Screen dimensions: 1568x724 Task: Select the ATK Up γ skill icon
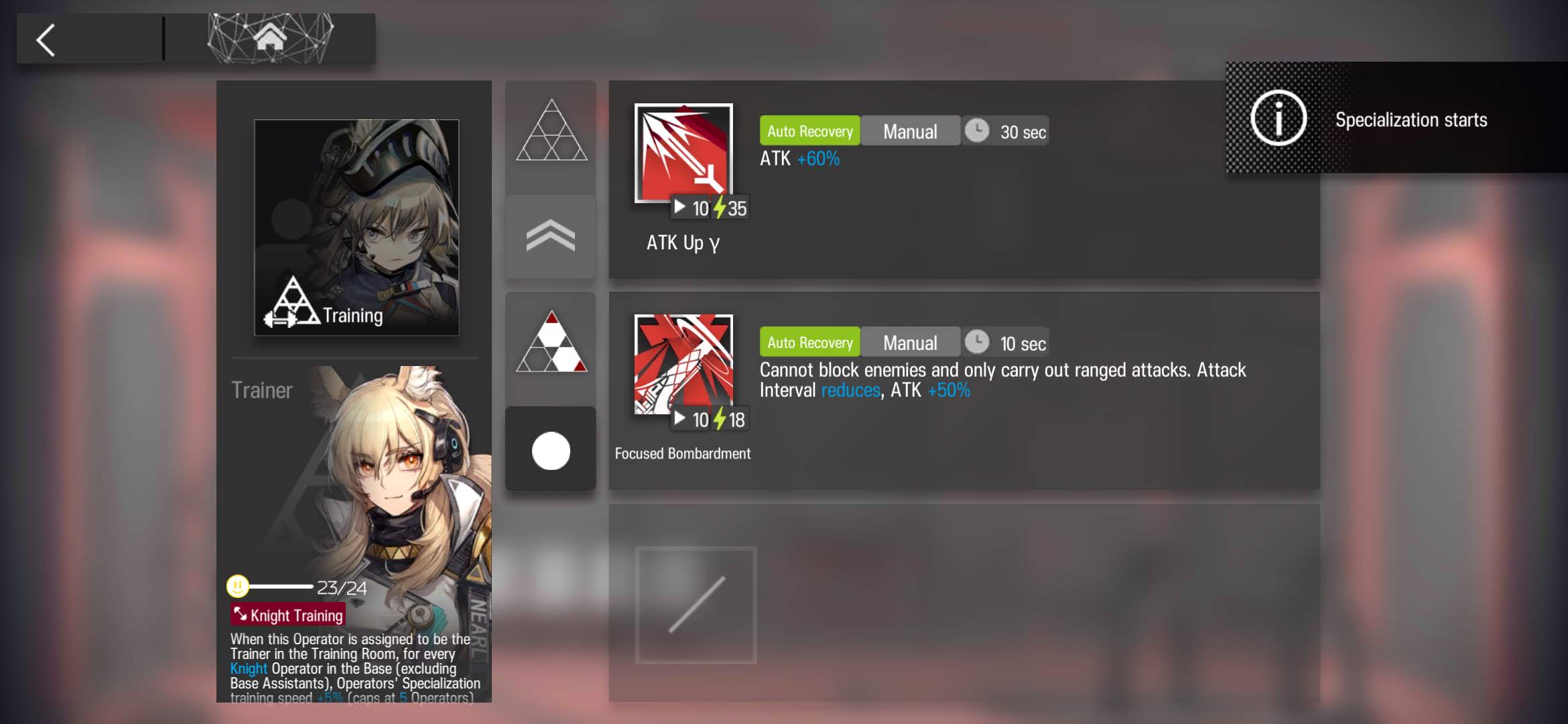coord(683,153)
